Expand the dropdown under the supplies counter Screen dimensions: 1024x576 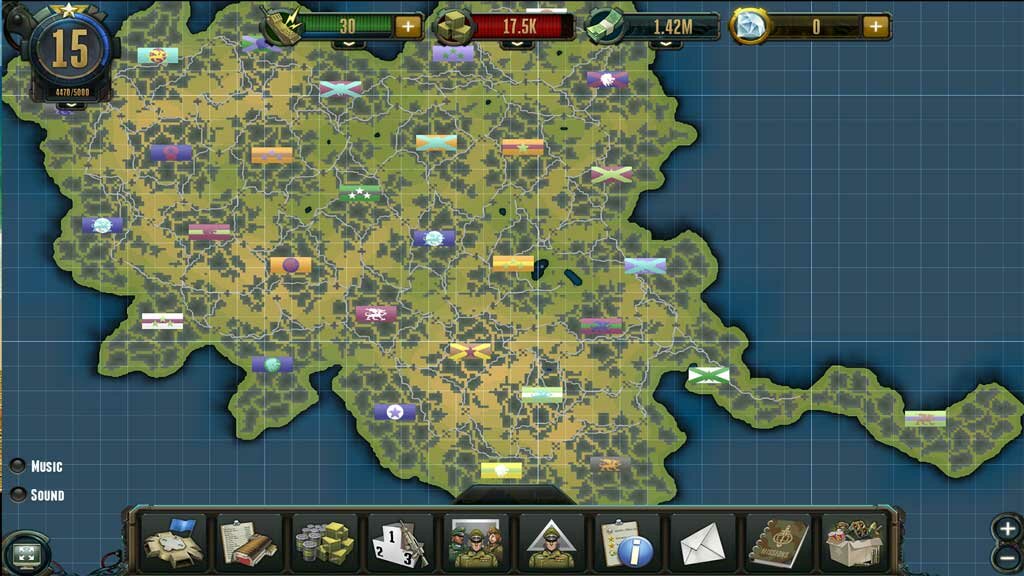(516, 44)
